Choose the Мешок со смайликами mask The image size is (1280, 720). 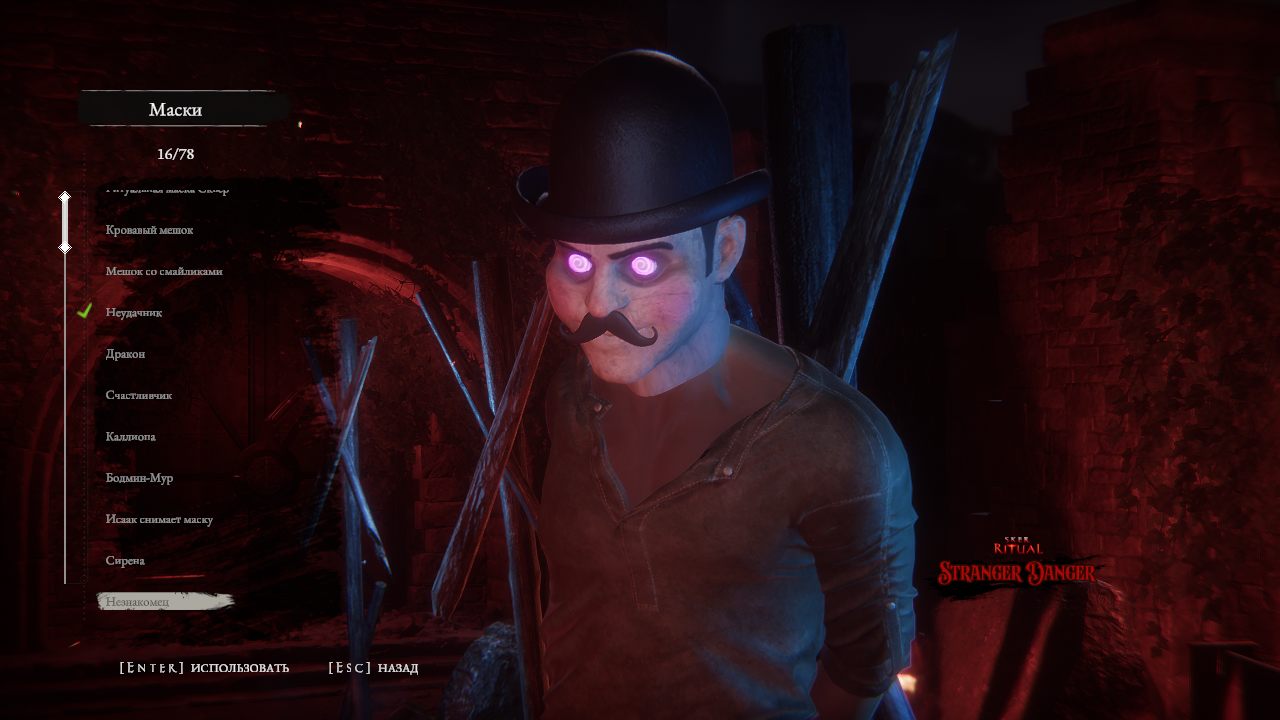pyautogui.click(x=164, y=271)
